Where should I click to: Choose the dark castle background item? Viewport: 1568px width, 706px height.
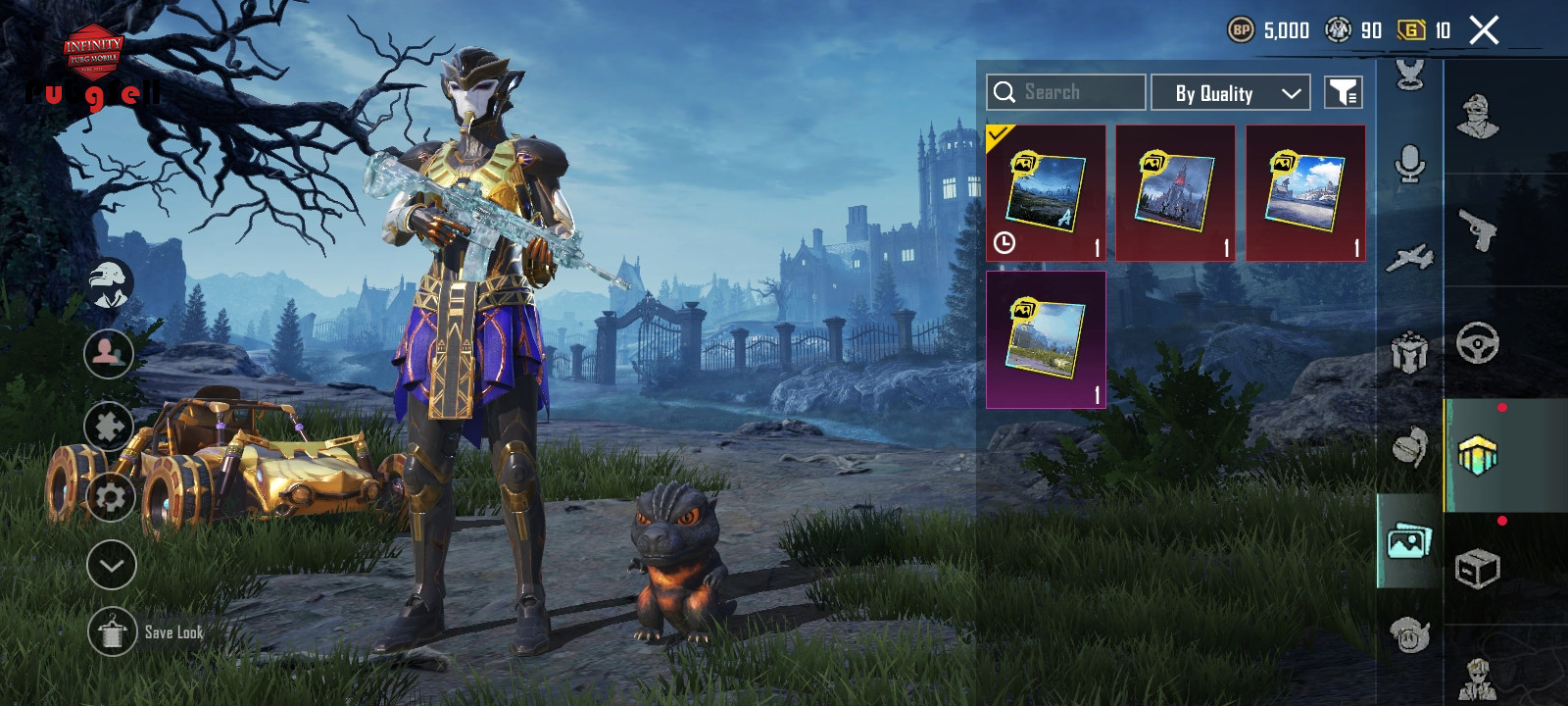(1175, 193)
